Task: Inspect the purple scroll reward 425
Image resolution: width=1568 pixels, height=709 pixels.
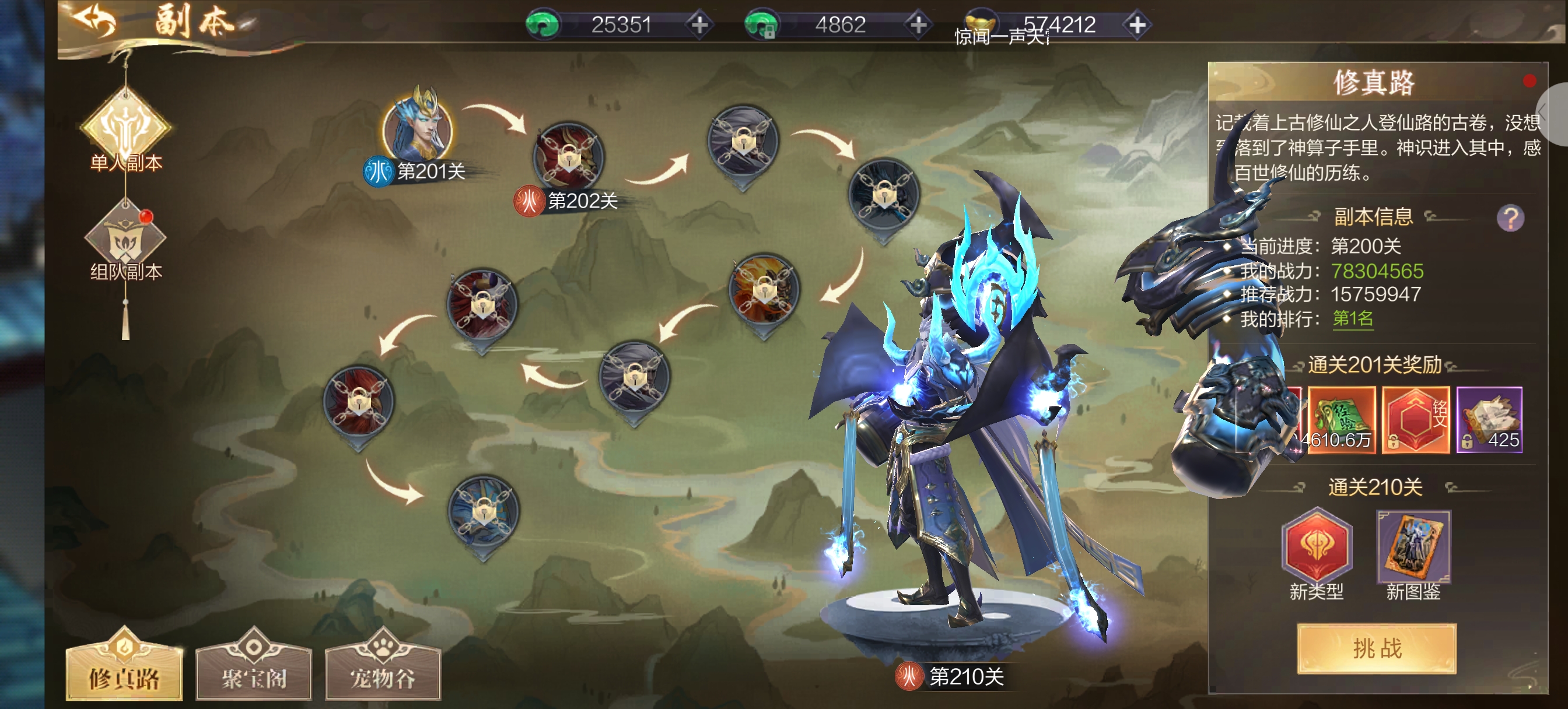Action: [x=1489, y=420]
